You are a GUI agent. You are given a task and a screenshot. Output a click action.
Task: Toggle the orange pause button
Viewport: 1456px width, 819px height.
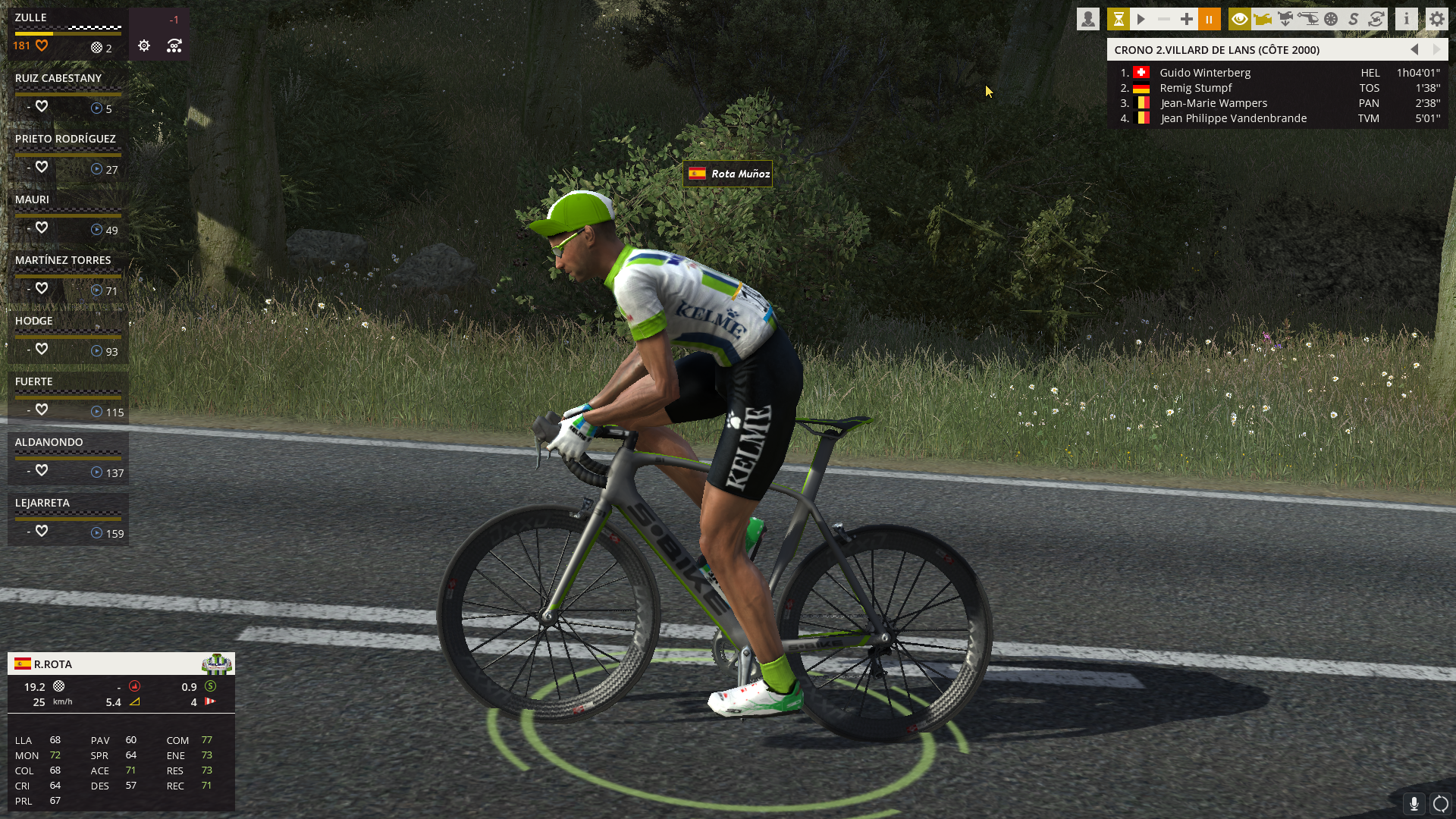click(x=1210, y=19)
